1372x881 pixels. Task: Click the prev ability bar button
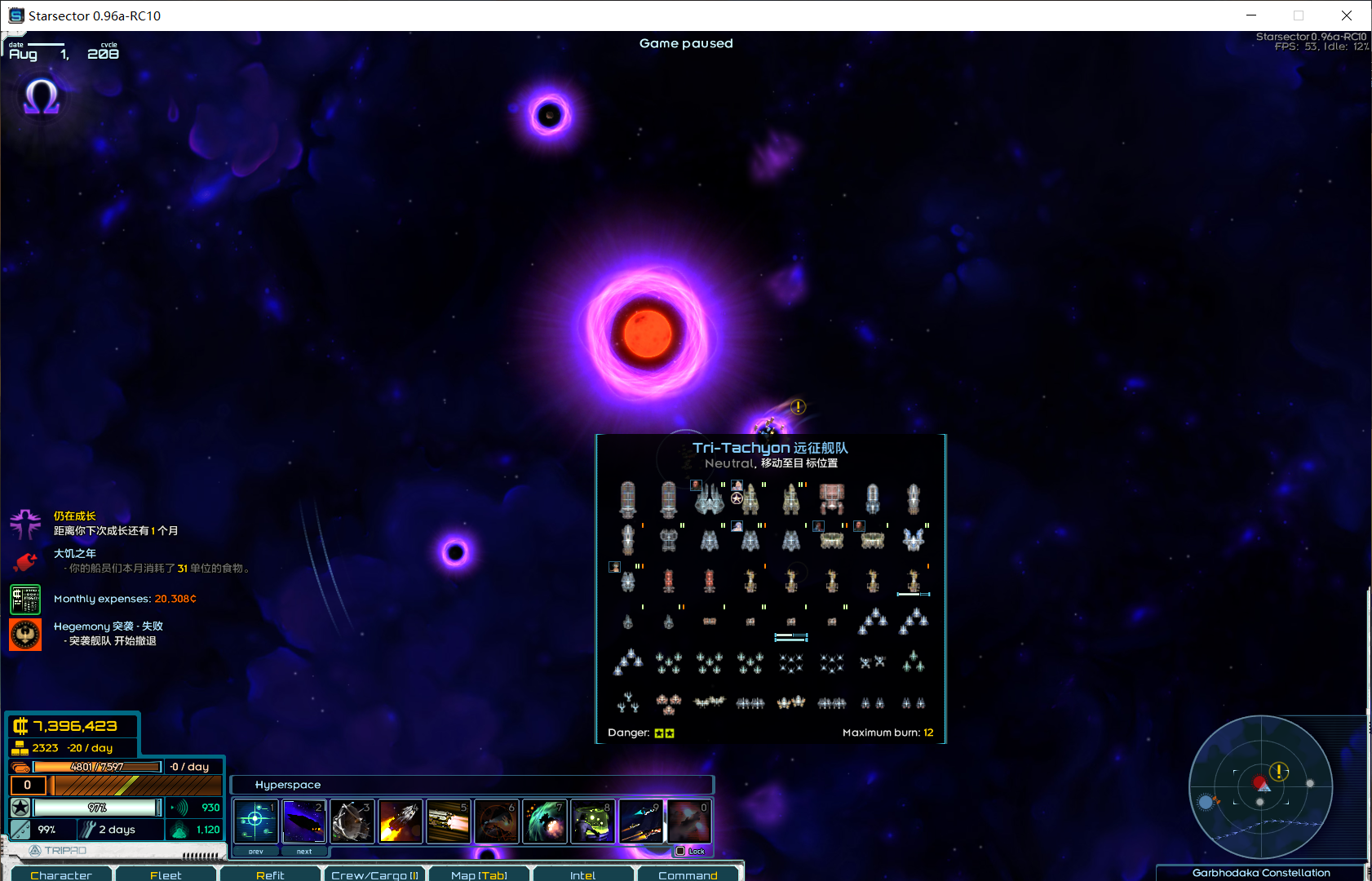click(256, 851)
